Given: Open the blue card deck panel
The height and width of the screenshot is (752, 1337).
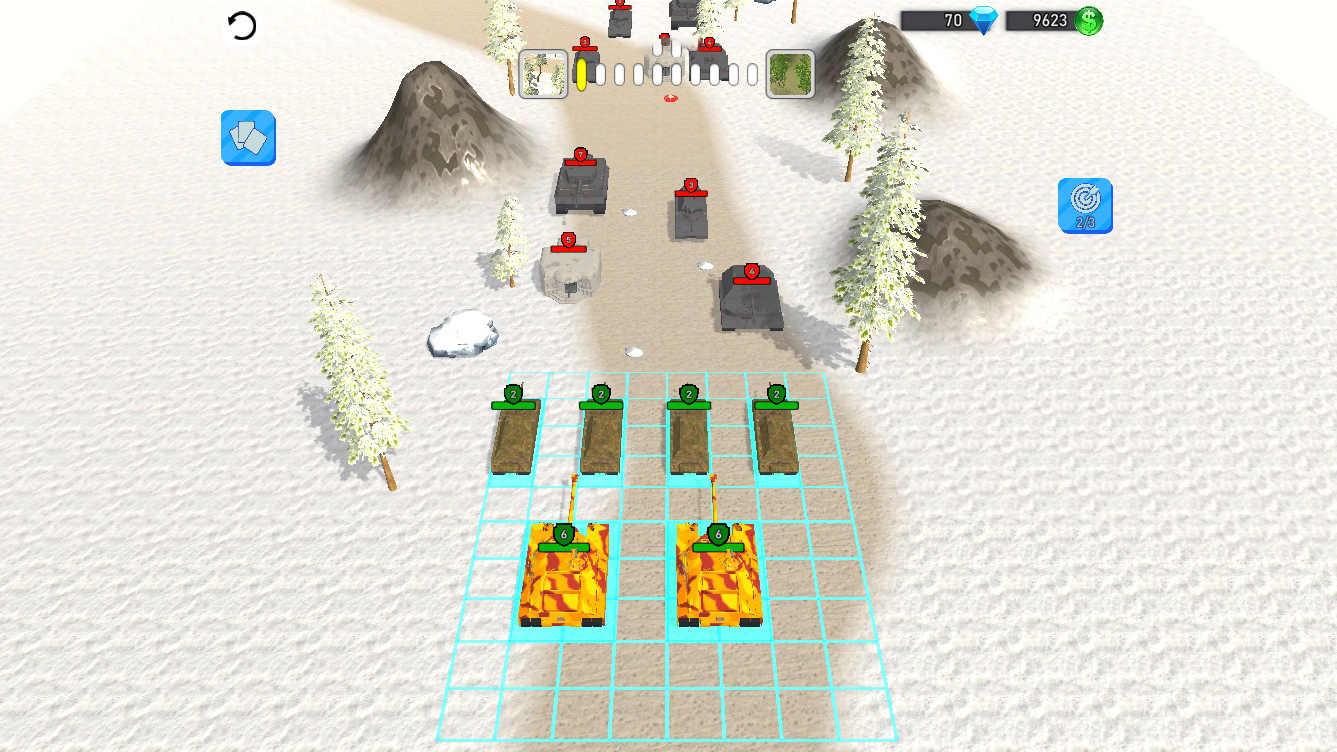Looking at the screenshot, I should 247,138.
